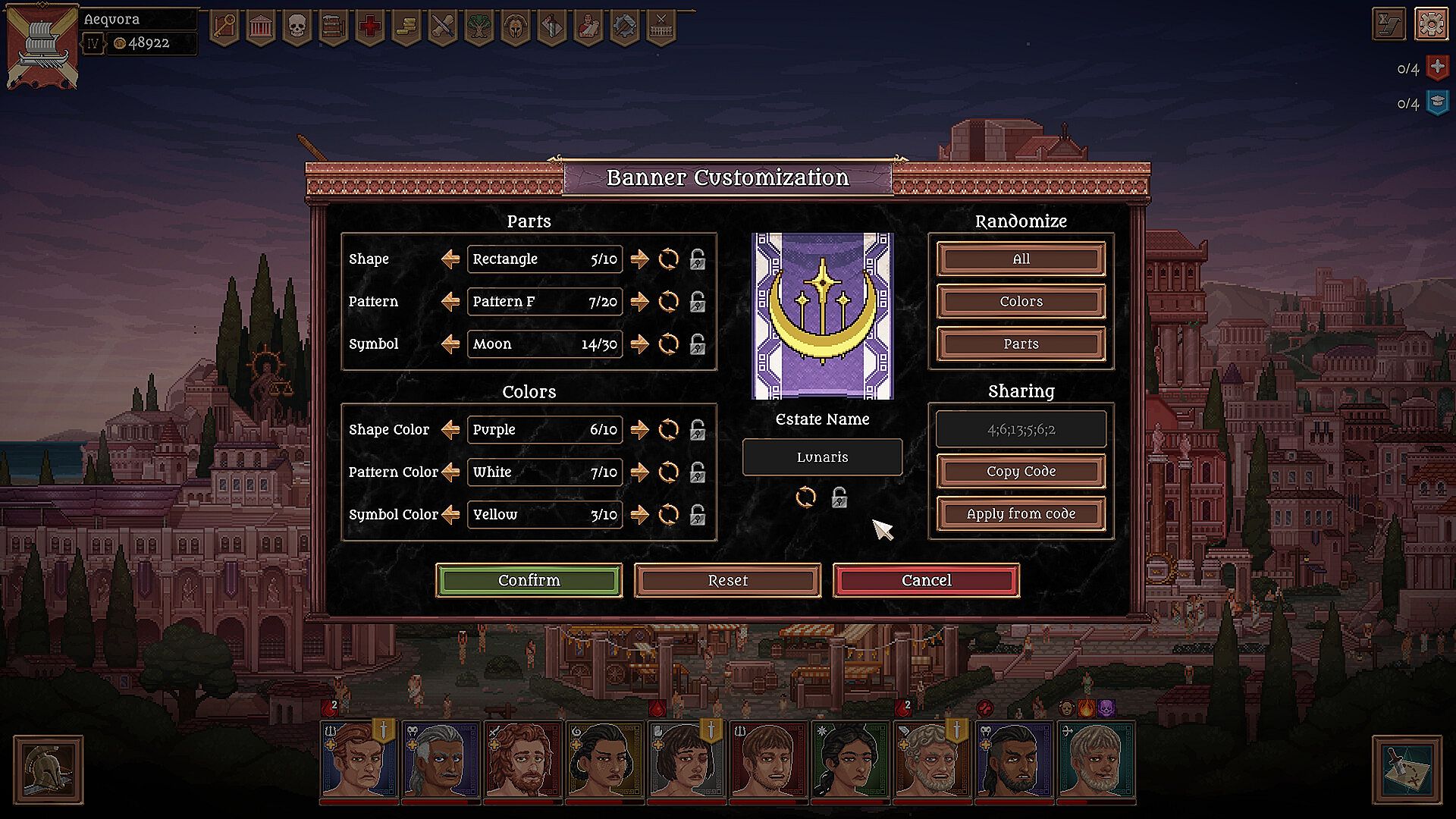Image resolution: width=1456 pixels, height=819 pixels.
Task: Randomize the Symbol Color row
Action: (x=668, y=515)
